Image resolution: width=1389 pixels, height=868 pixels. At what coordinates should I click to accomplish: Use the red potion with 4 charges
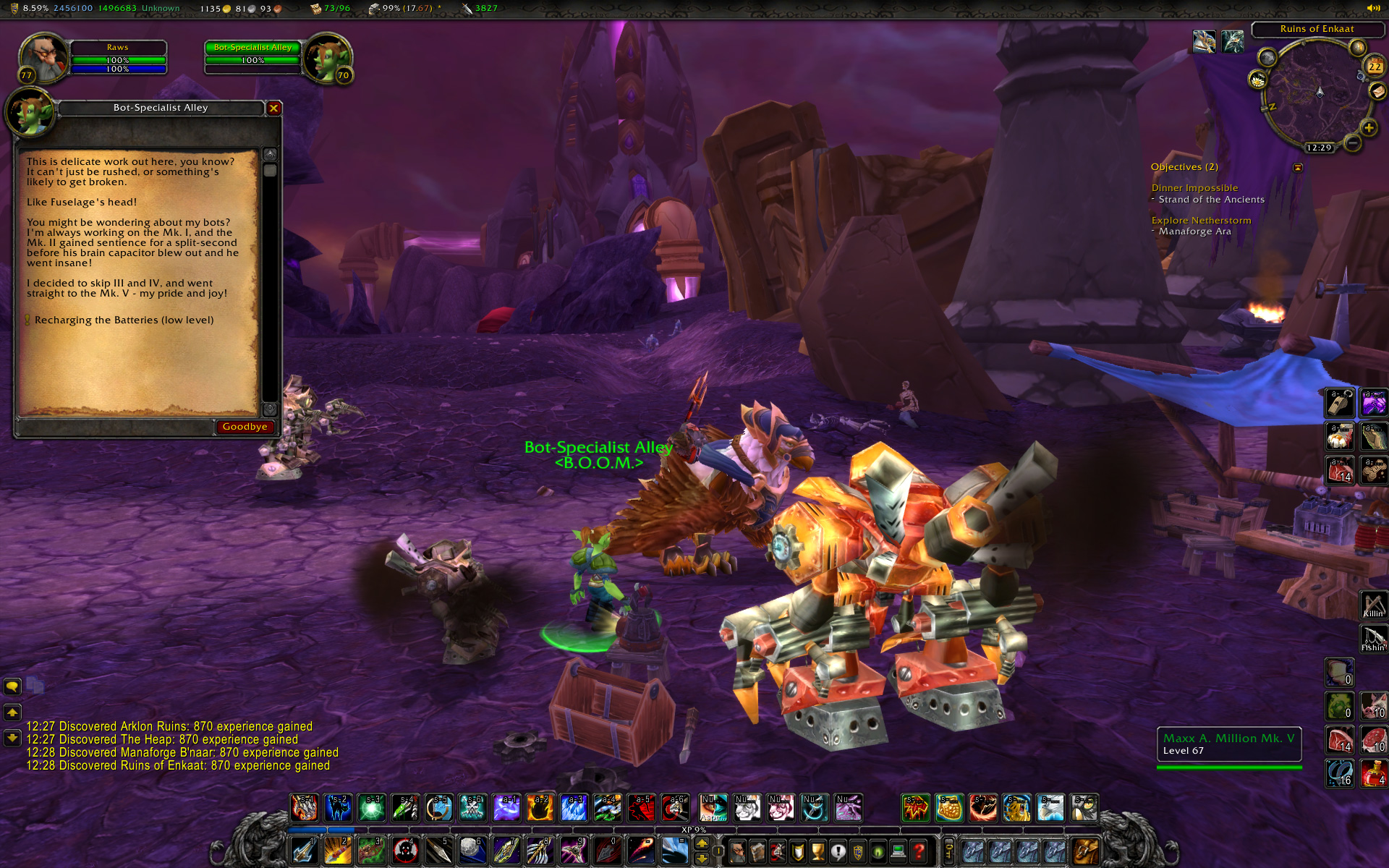tap(1373, 774)
